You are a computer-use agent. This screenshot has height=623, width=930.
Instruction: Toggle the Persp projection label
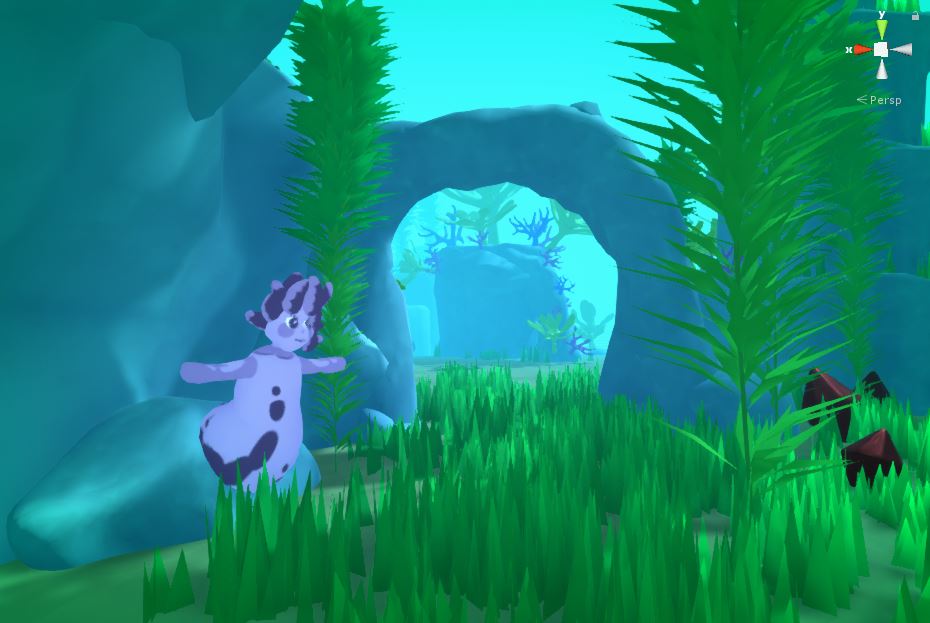click(884, 100)
